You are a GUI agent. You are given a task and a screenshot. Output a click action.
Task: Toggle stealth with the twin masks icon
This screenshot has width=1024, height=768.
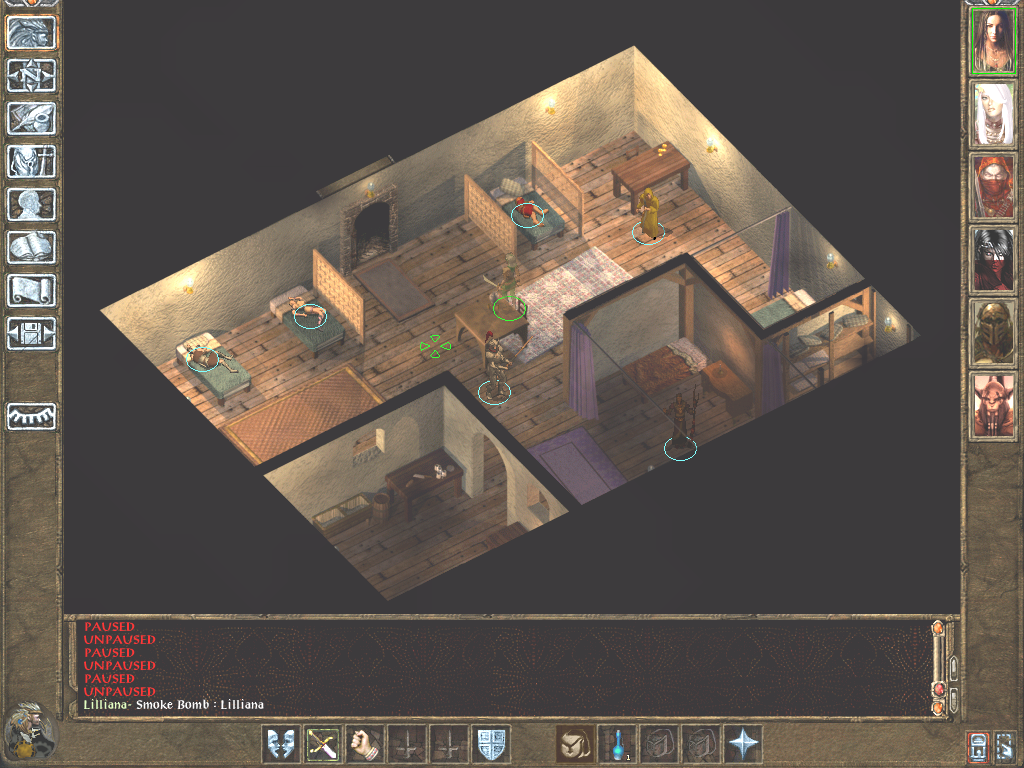(281, 744)
